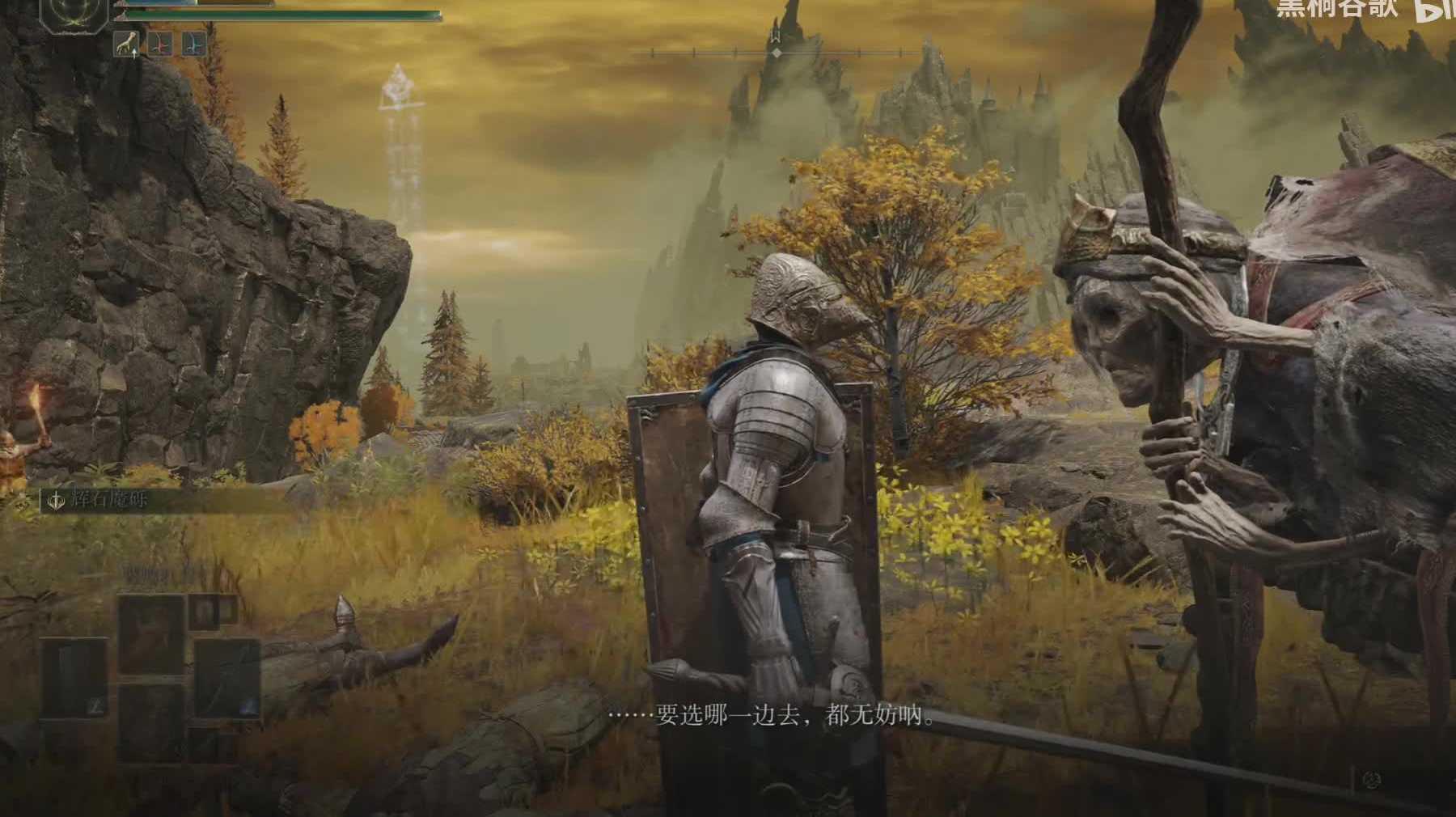Viewport: 1456px width, 817px height.
Task: Click the octagonal emblem beside the health bar
Action: pos(74,15)
